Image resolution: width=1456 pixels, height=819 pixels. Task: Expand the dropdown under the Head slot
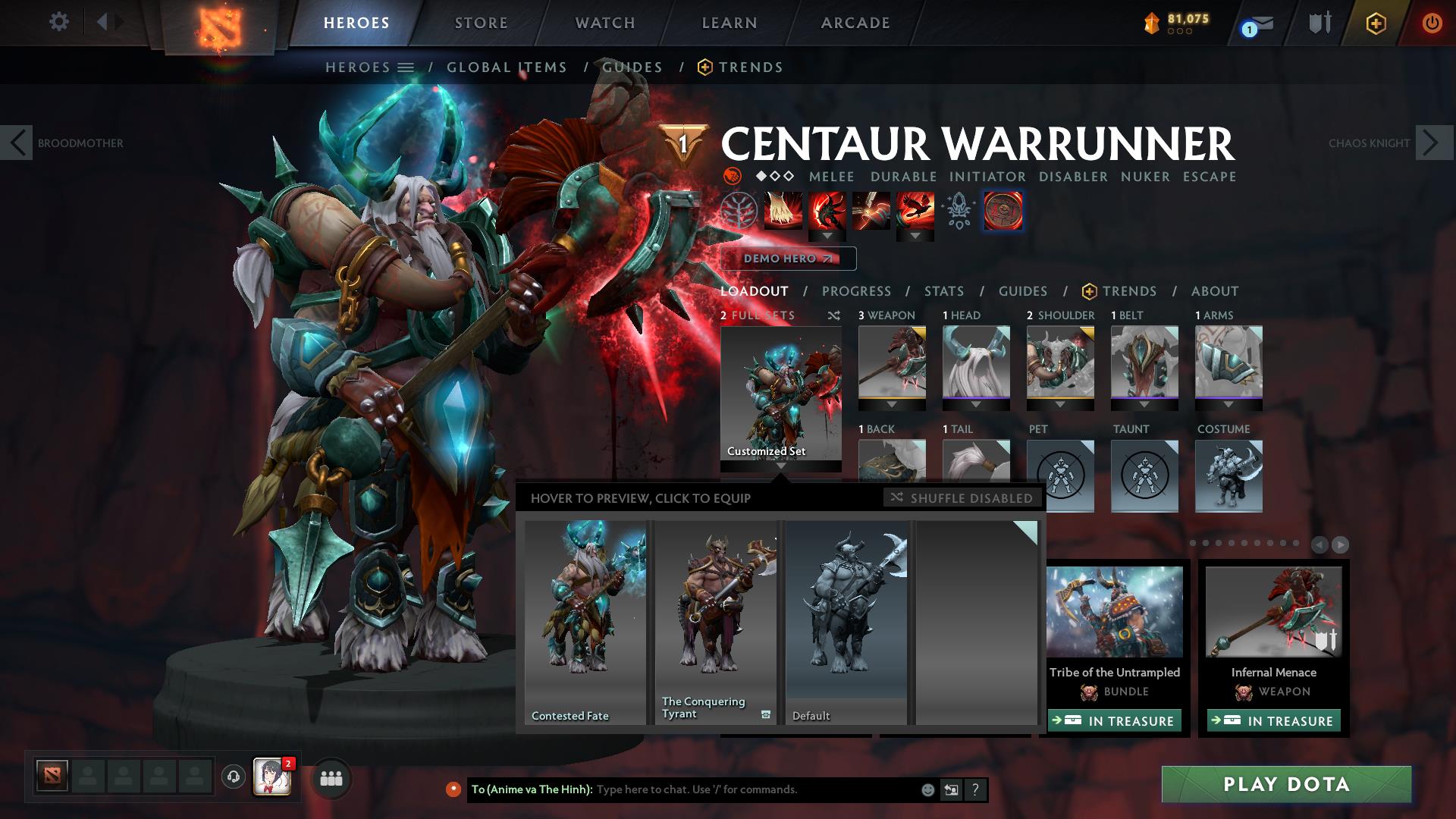pos(977,404)
